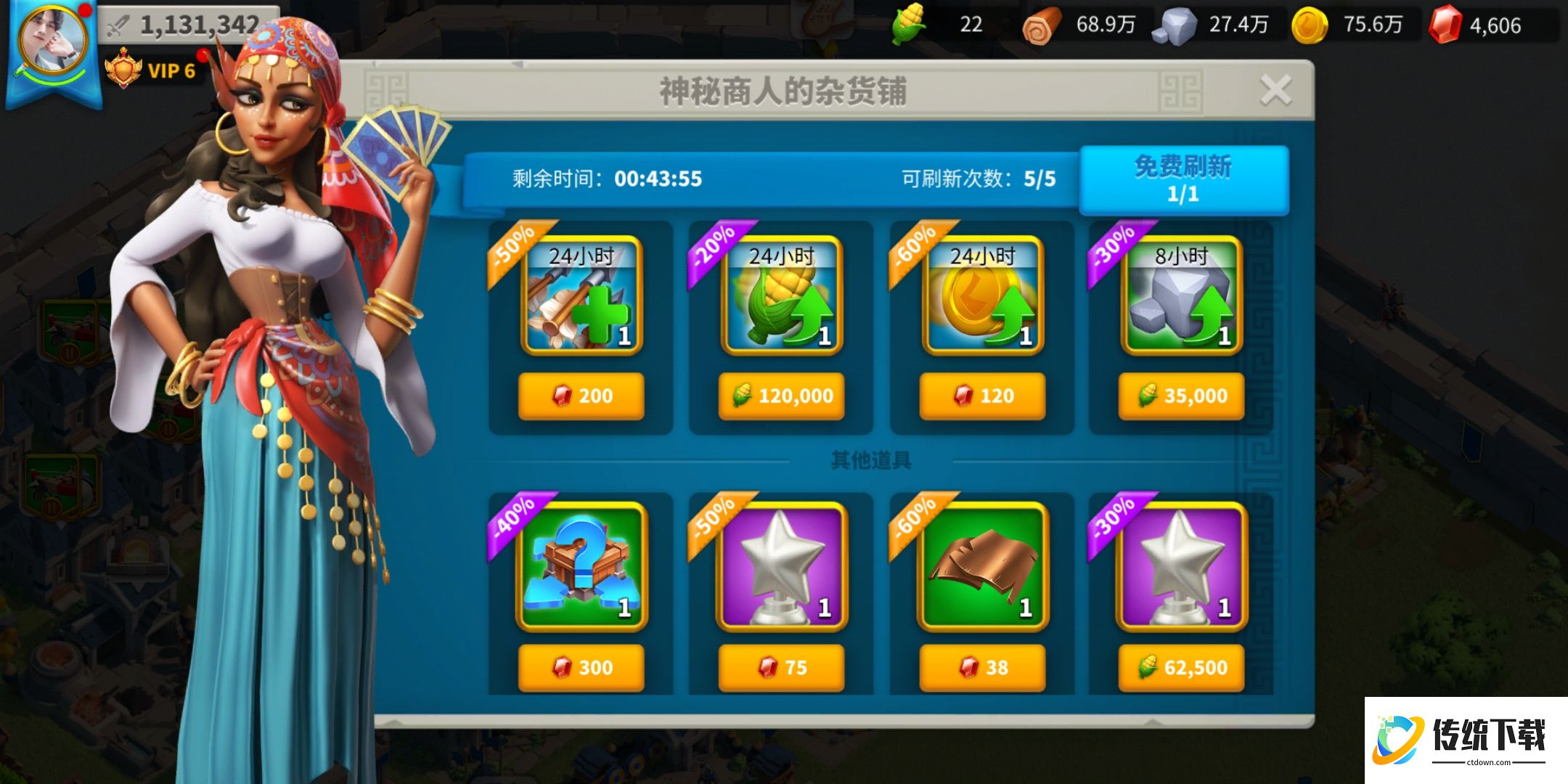Select the 24小时 corn production boost
This screenshot has width=1568, height=784.
(x=782, y=298)
